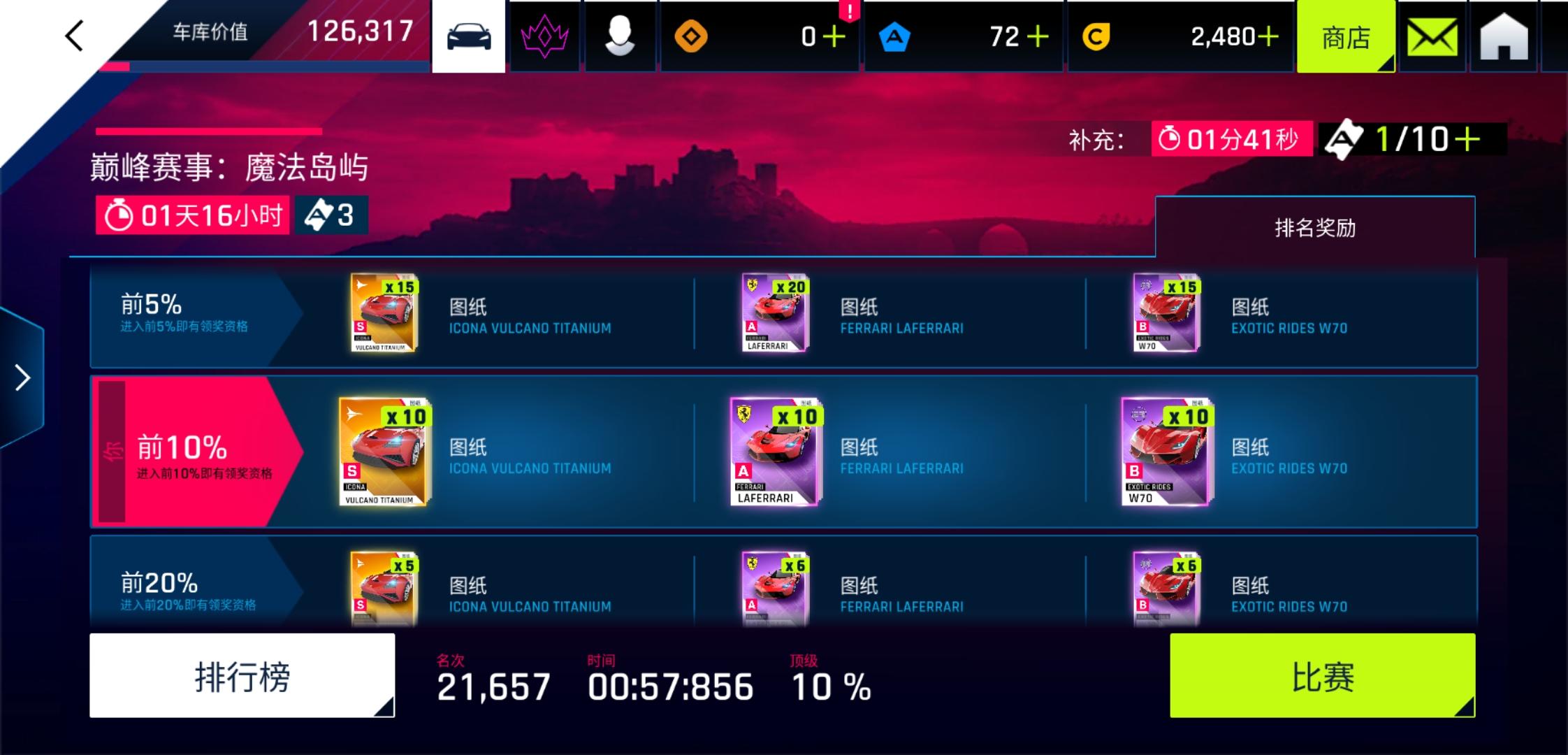The image size is (1568, 755).
Task: Select the Ferrari LaFerrari x20 blueprint card
Action: pyautogui.click(x=774, y=312)
